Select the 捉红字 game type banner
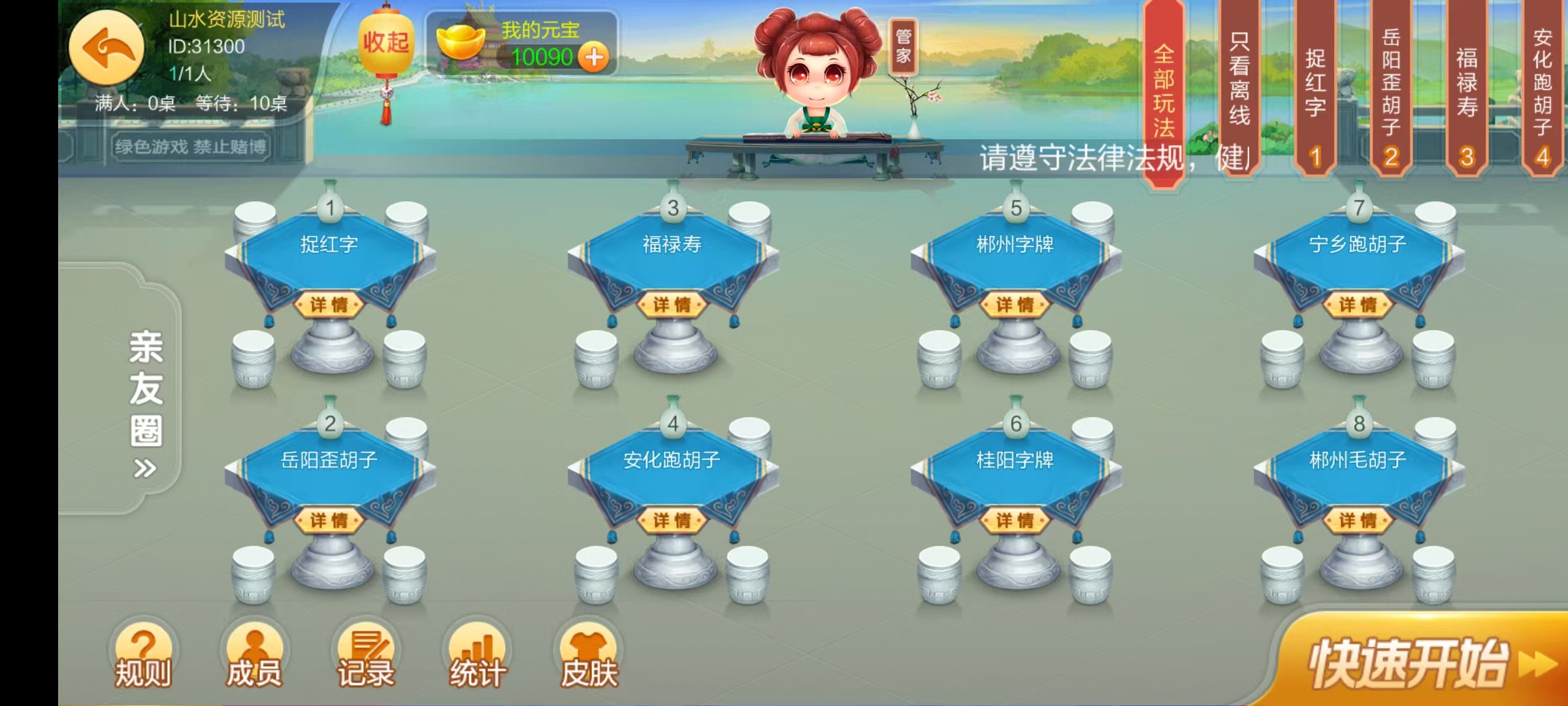This screenshot has width=1568, height=706. (1315, 85)
